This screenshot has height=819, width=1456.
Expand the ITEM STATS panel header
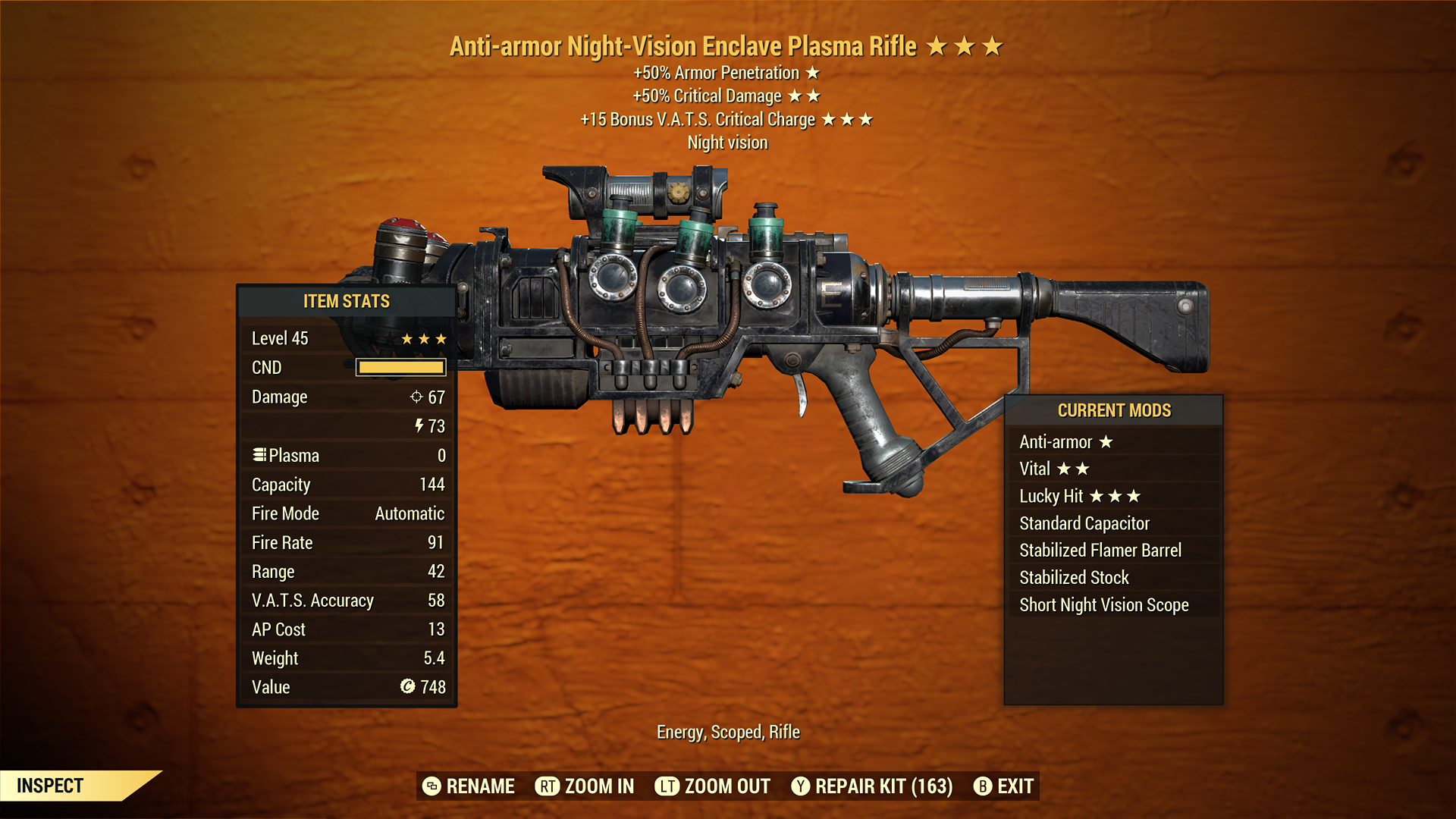[347, 301]
